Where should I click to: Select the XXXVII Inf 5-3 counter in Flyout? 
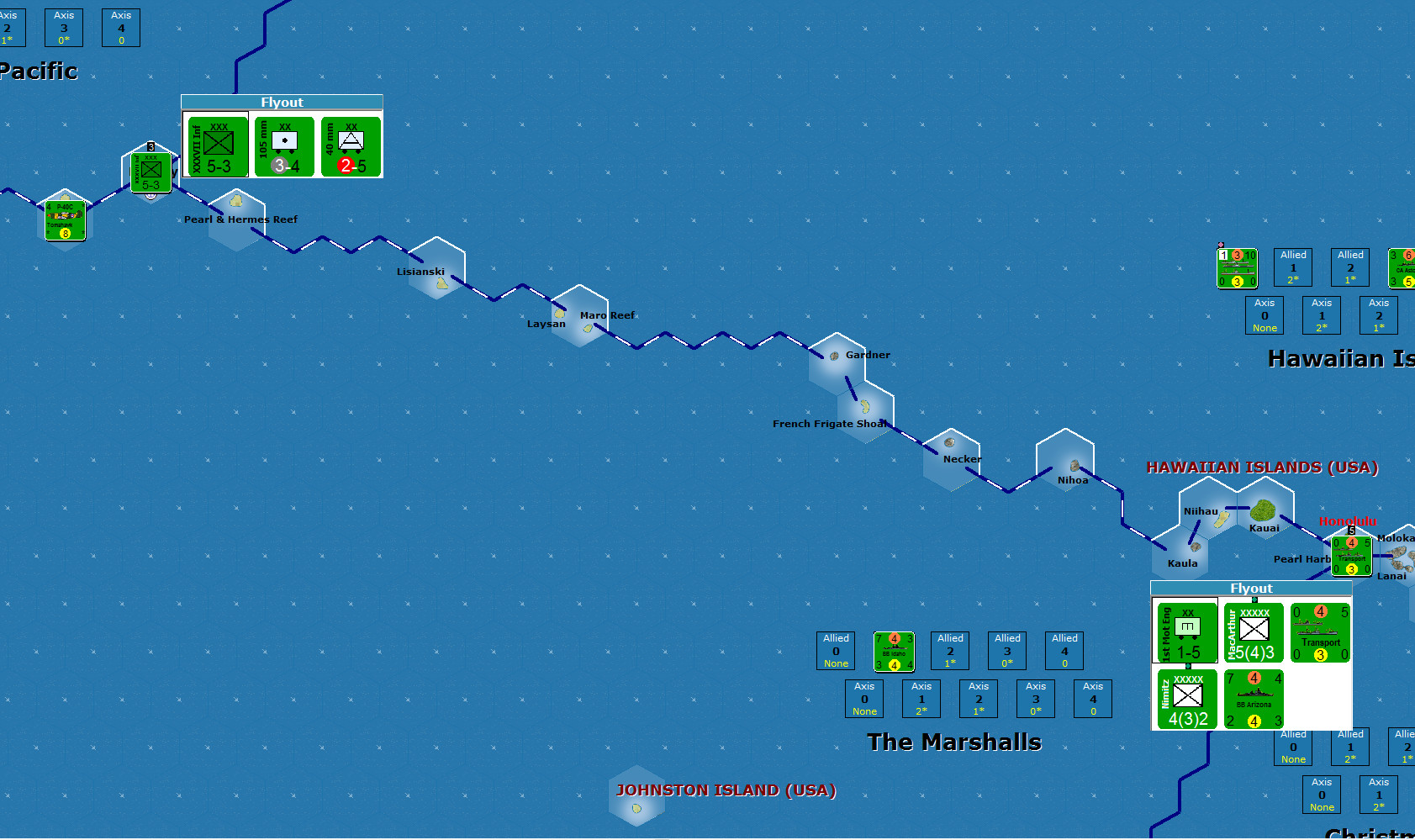click(x=215, y=147)
